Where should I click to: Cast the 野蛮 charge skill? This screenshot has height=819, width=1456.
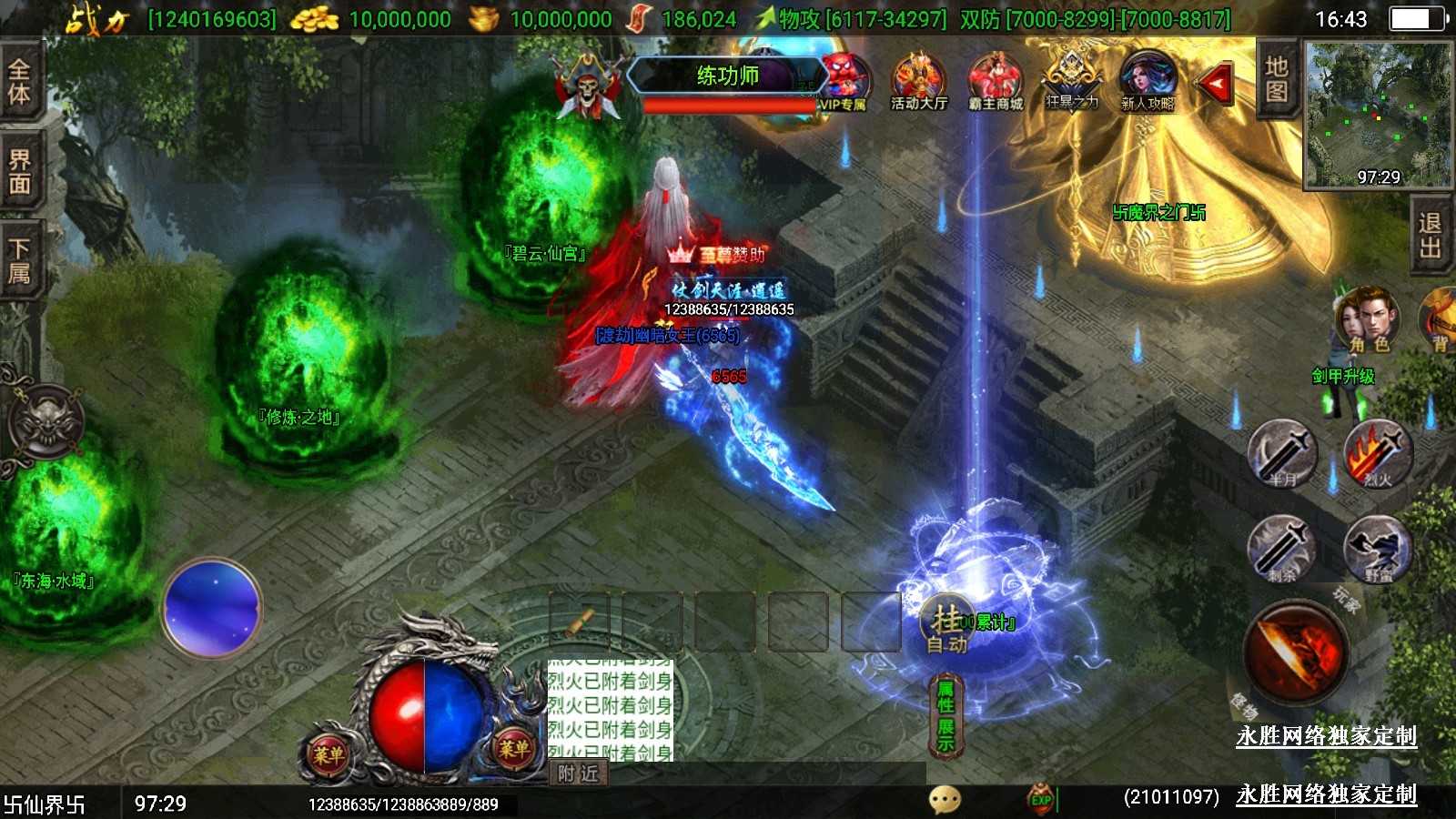(1378, 548)
